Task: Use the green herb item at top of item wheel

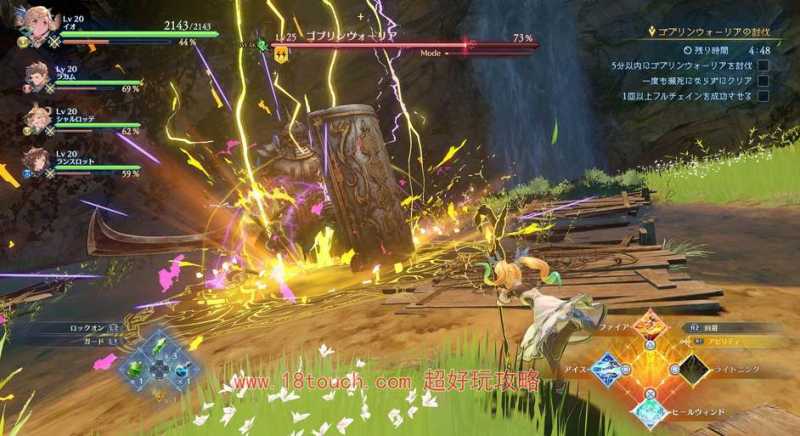Action: click(160, 347)
